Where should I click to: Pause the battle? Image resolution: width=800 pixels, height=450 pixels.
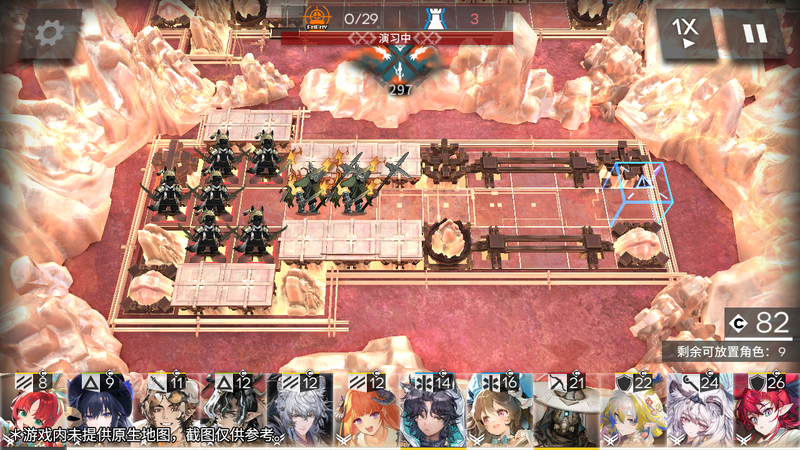pyautogui.click(x=754, y=34)
